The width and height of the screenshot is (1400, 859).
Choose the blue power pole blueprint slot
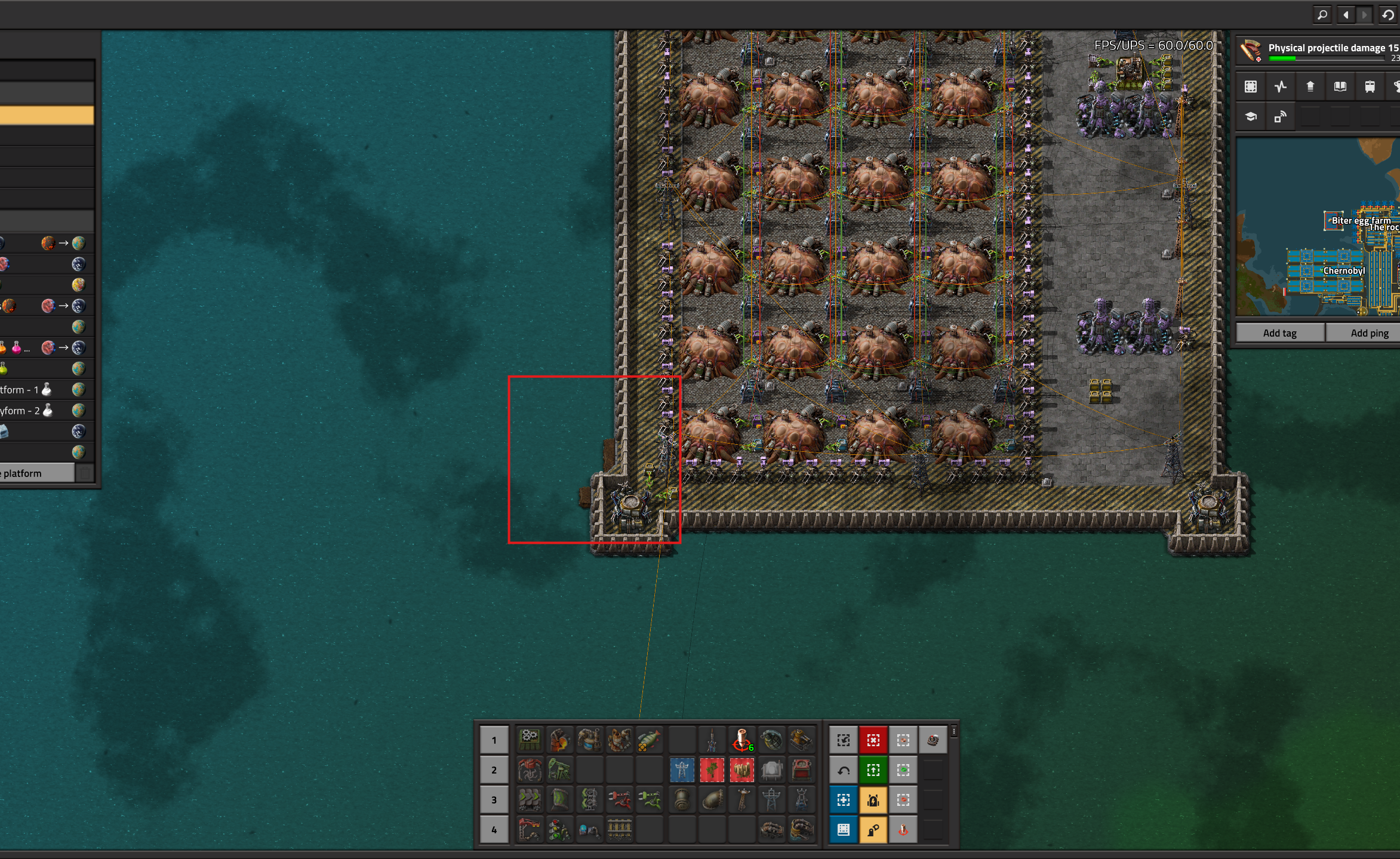[682, 770]
